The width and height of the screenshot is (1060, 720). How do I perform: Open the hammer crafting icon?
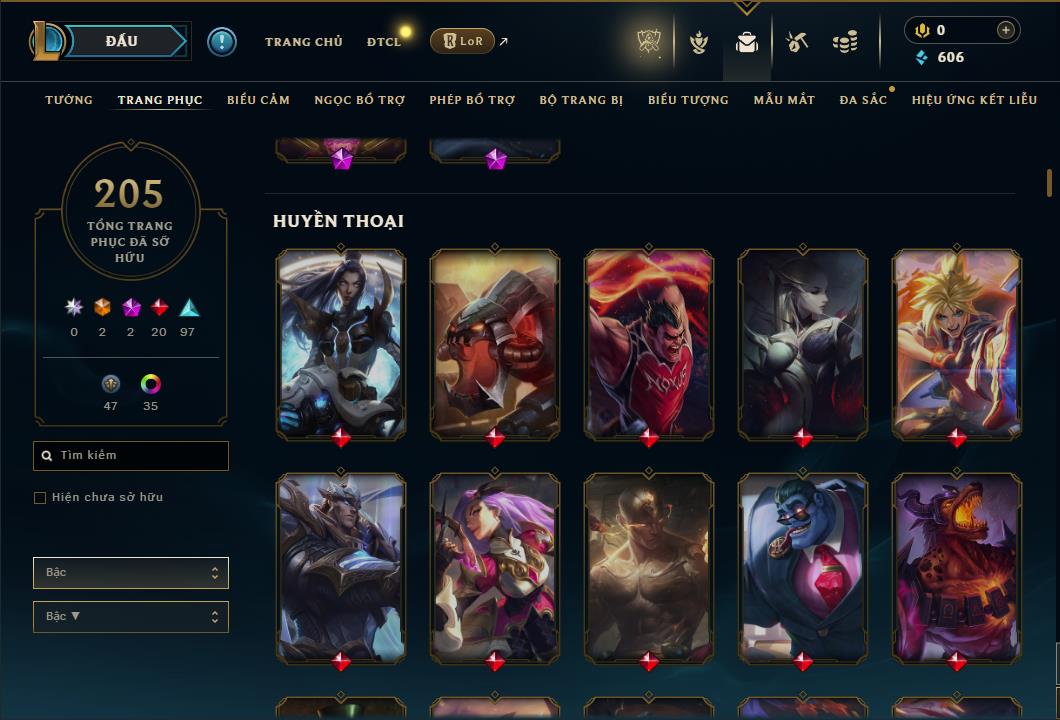pyautogui.click(x=796, y=42)
